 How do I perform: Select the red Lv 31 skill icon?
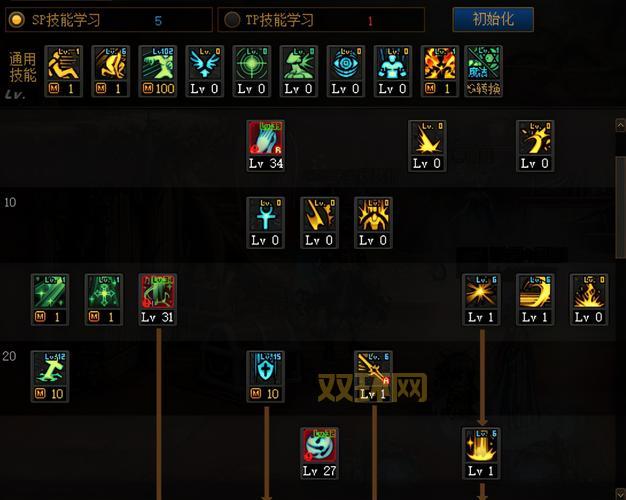157,294
